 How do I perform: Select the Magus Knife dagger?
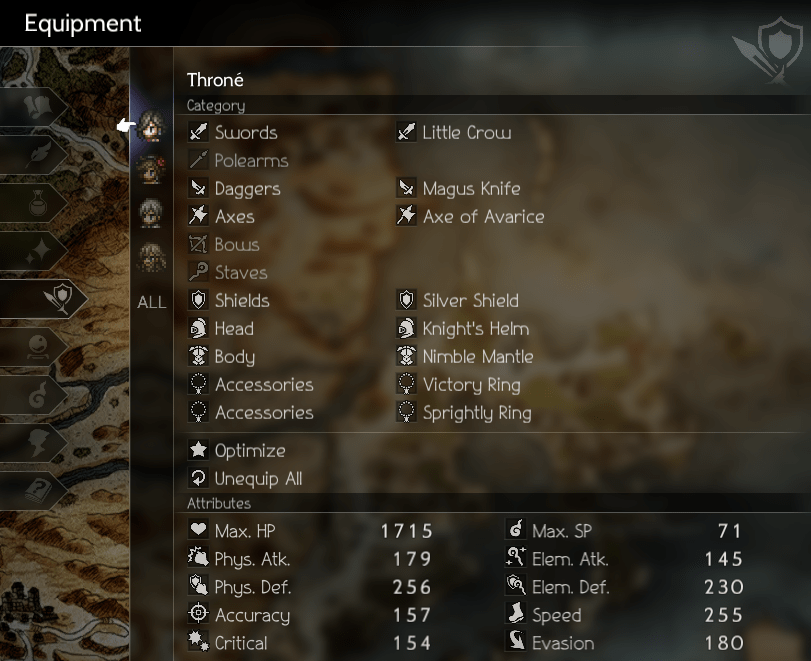pos(471,189)
